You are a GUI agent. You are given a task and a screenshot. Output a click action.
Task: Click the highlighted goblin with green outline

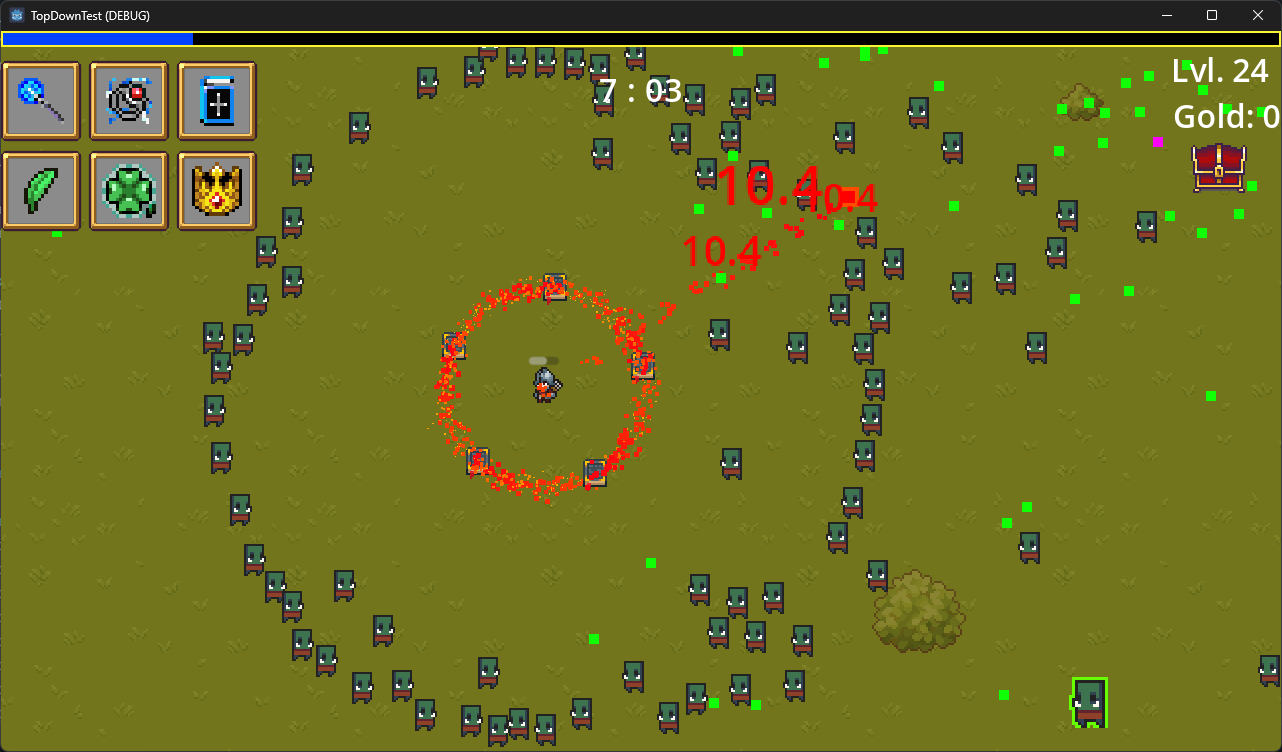pos(1091,702)
